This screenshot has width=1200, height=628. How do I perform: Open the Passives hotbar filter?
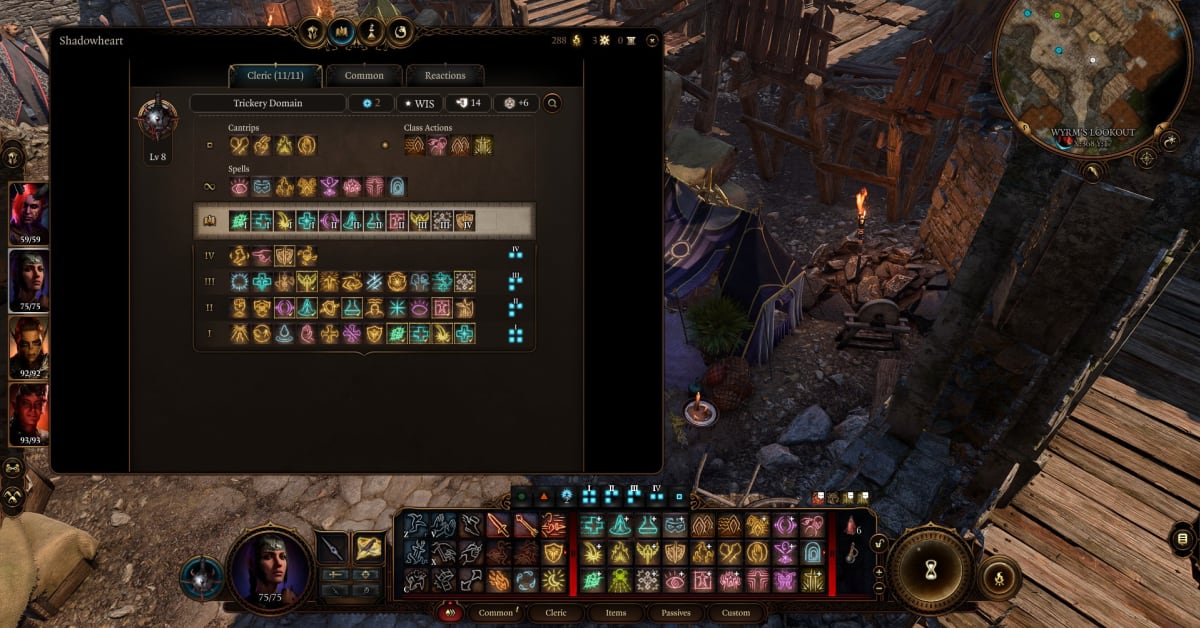[676, 612]
